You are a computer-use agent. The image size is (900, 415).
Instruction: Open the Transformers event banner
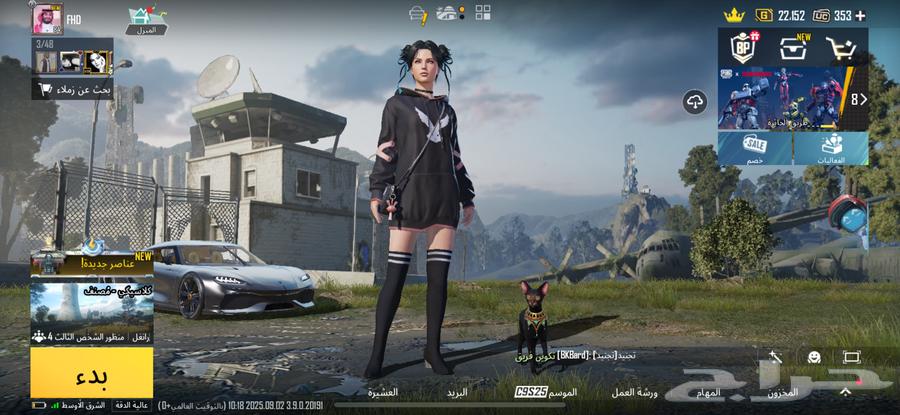coord(783,98)
